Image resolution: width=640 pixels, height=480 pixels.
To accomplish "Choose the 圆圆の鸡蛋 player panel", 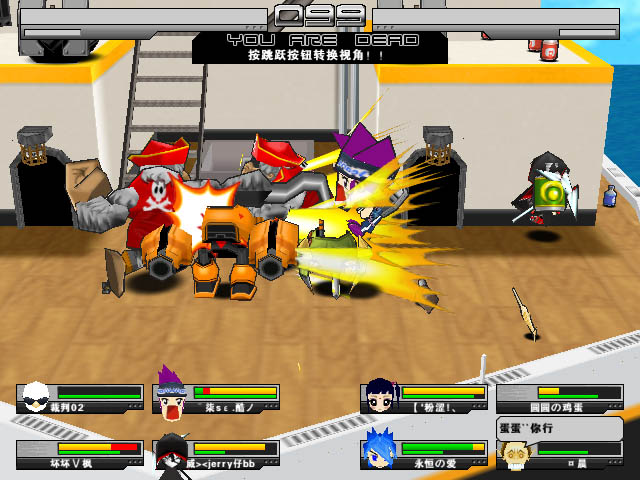I will (x=559, y=399).
